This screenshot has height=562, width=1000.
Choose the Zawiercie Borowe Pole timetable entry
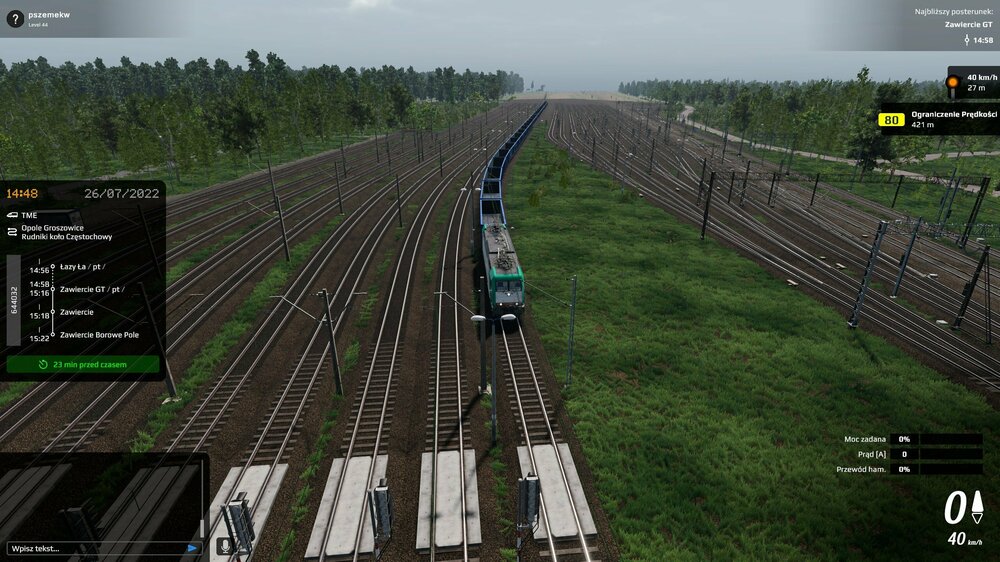[x=99, y=334]
